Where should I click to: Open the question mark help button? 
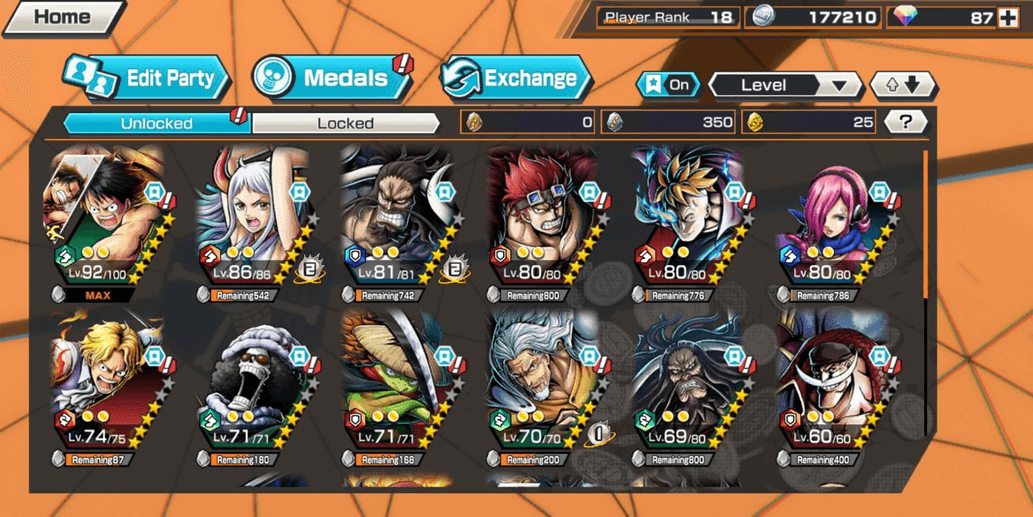pos(906,122)
